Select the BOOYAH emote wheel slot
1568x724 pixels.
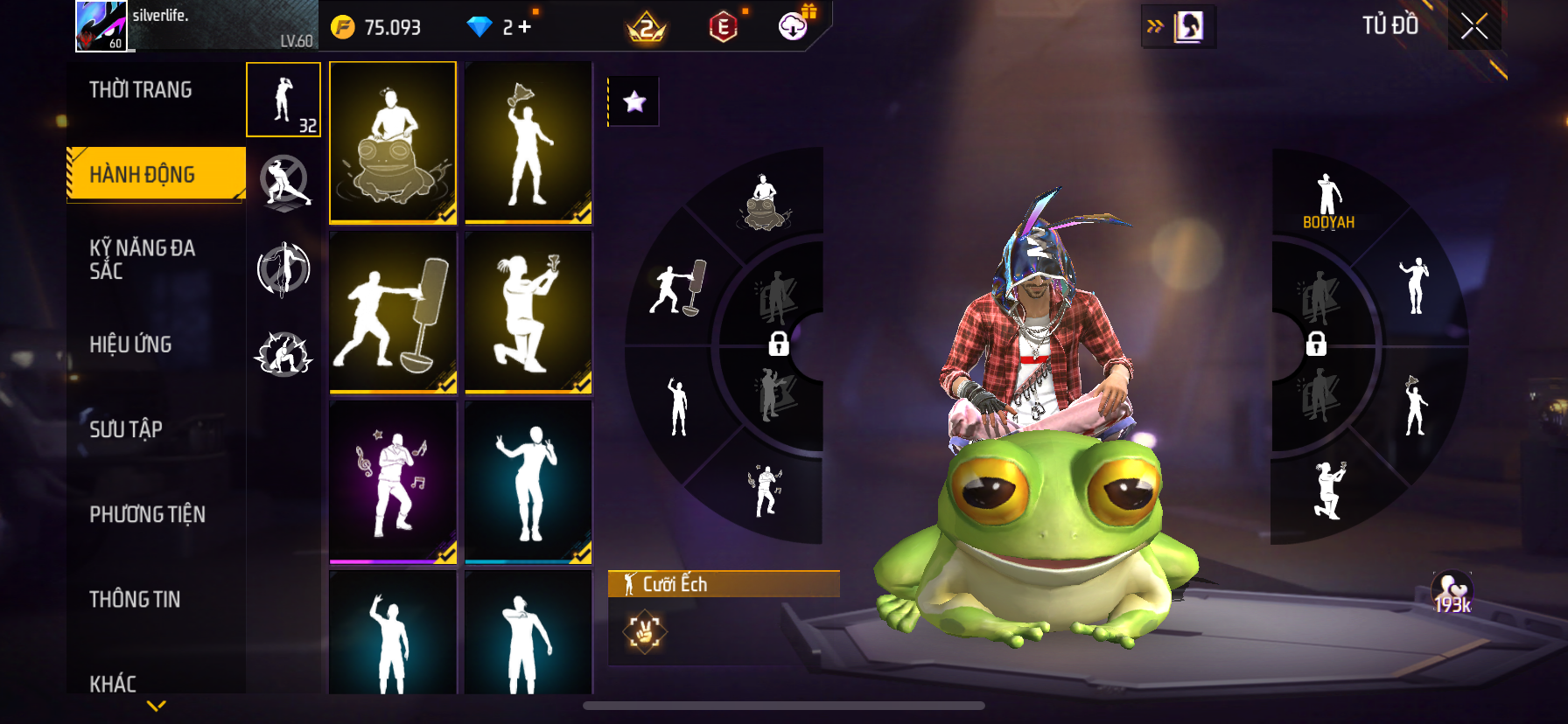[1328, 201]
